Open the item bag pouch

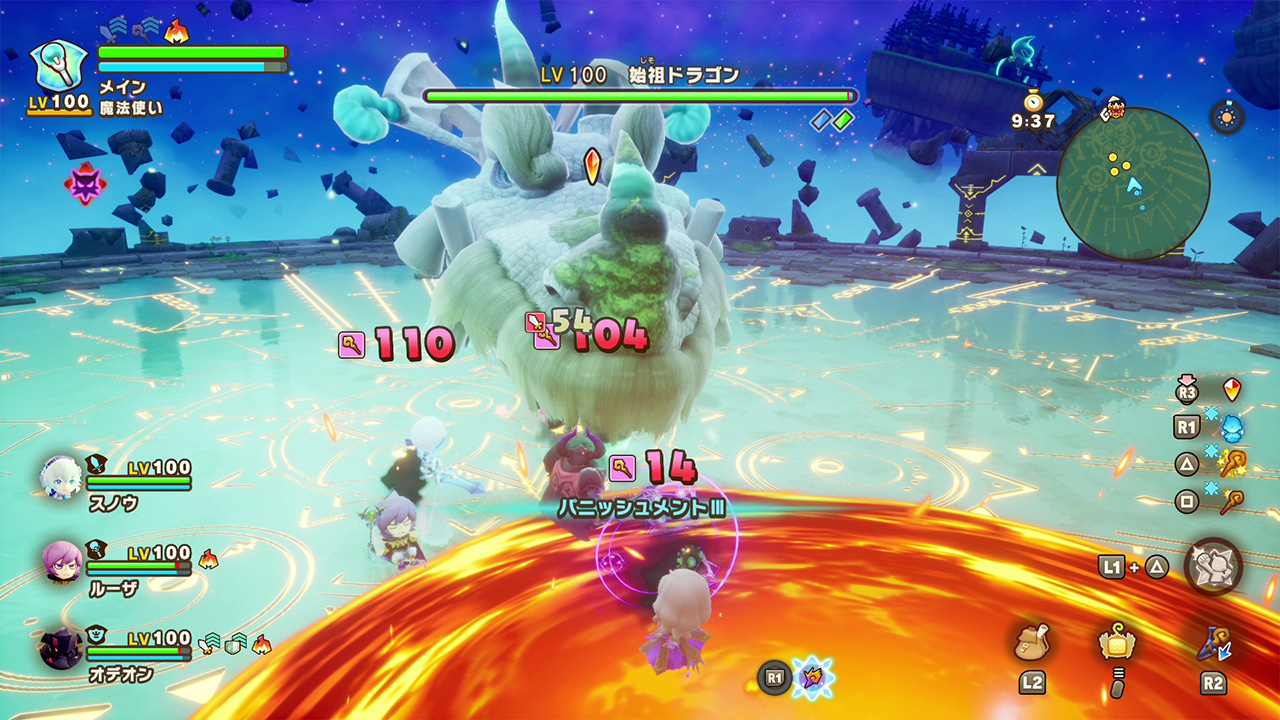point(1031,643)
